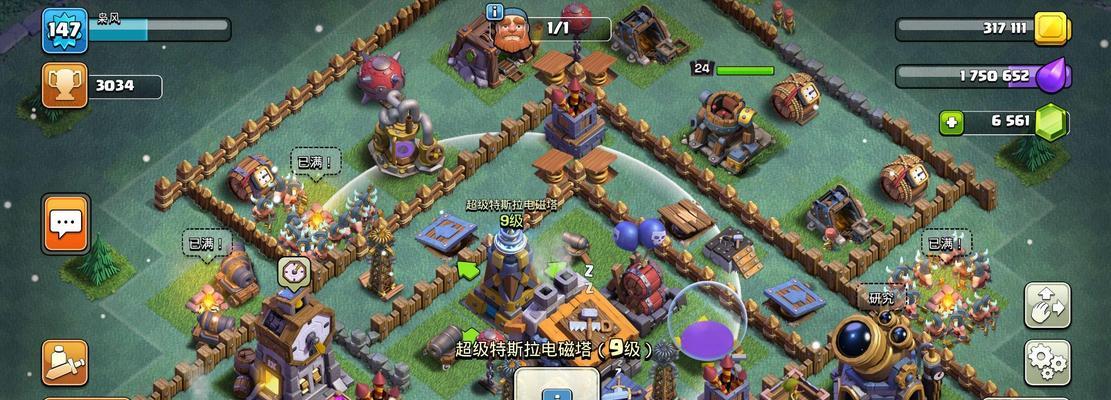Viewport: 1111px width, 400px height.
Task: Tap the clock tower boost bubble
Action: [293, 271]
